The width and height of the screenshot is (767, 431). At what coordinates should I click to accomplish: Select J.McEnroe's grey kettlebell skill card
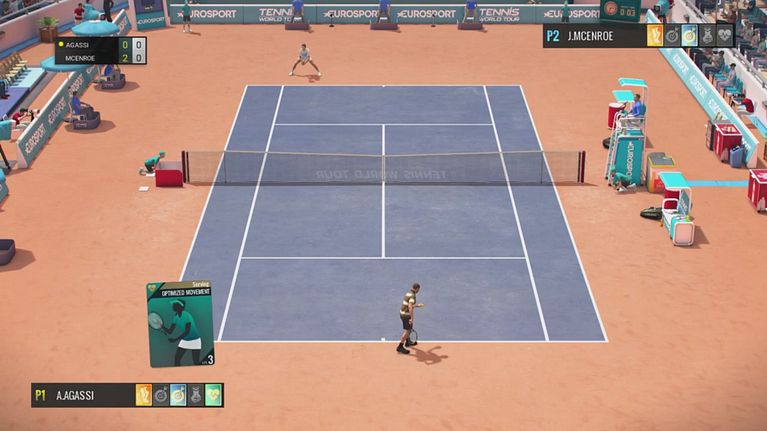click(x=707, y=36)
